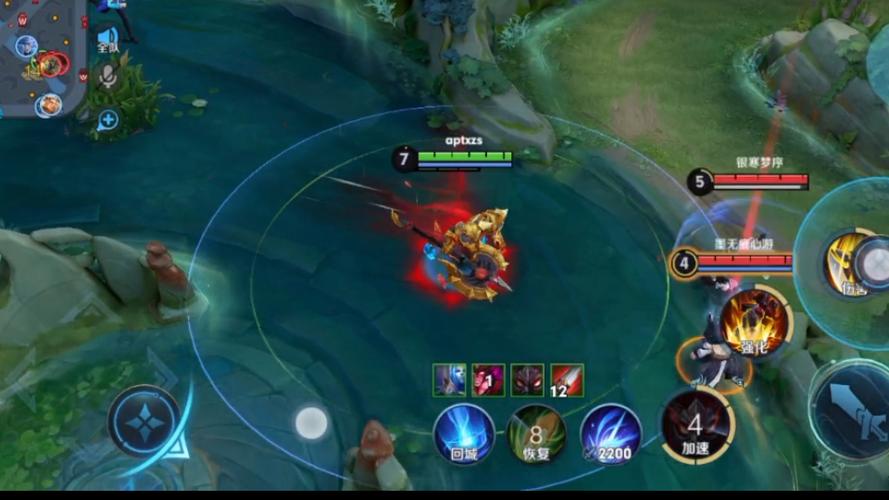Select the red blade item showing 12
The width and height of the screenshot is (889, 500).
(x=567, y=380)
